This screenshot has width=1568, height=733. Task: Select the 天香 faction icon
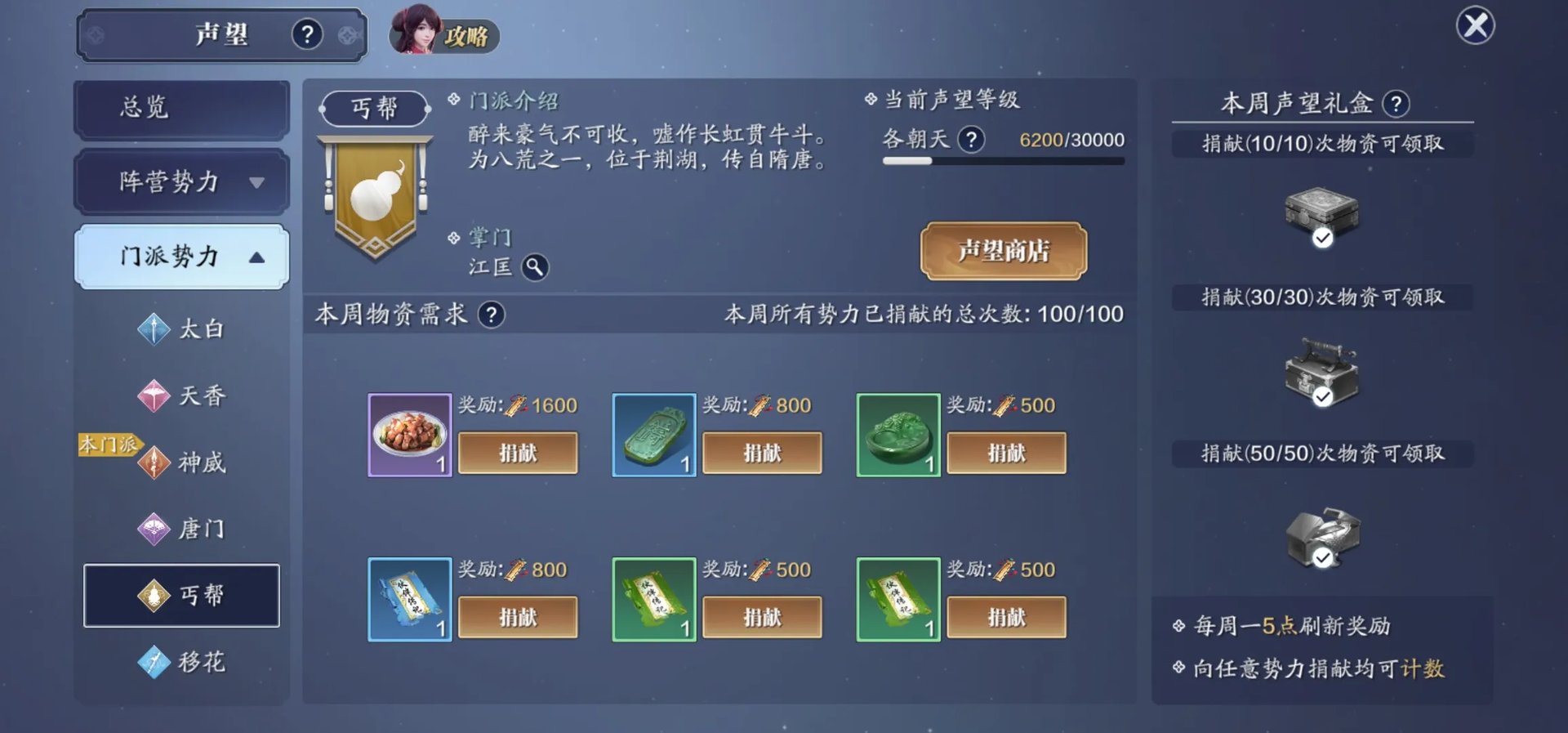click(x=154, y=396)
